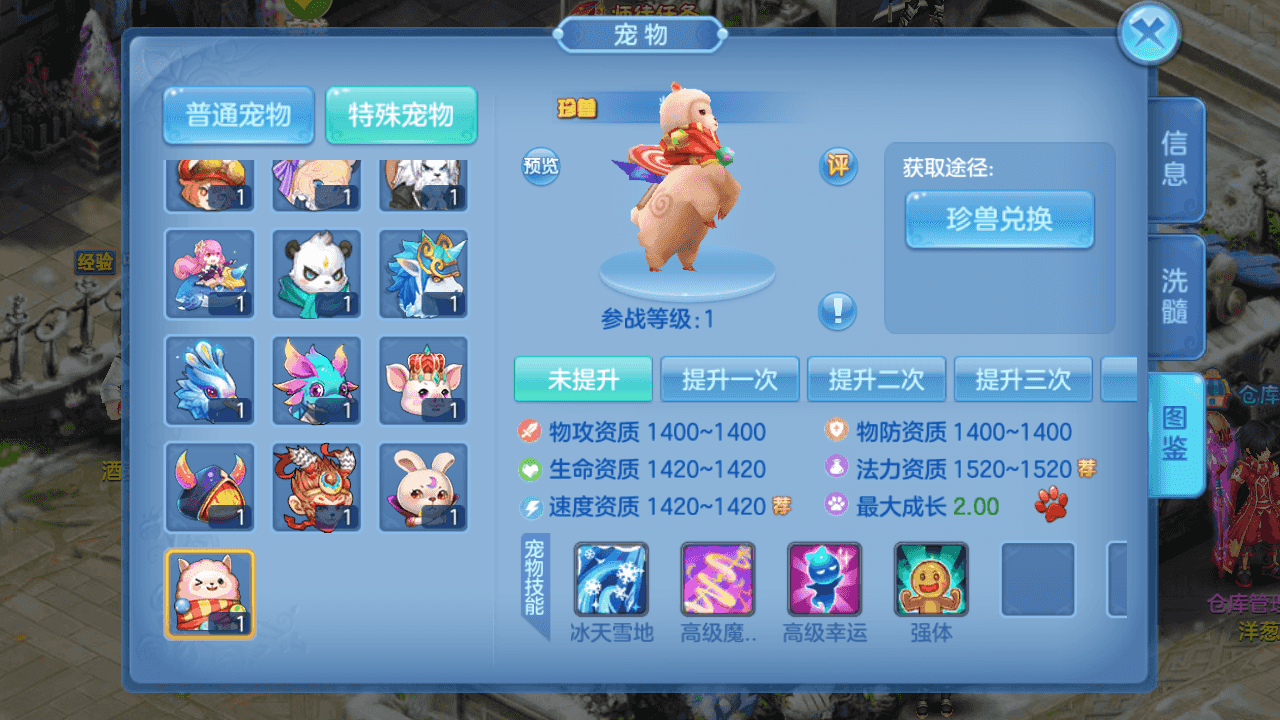The image size is (1280, 720).
Task: Open the 预览 preview icon
Action: pyautogui.click(x=539, y=167)
